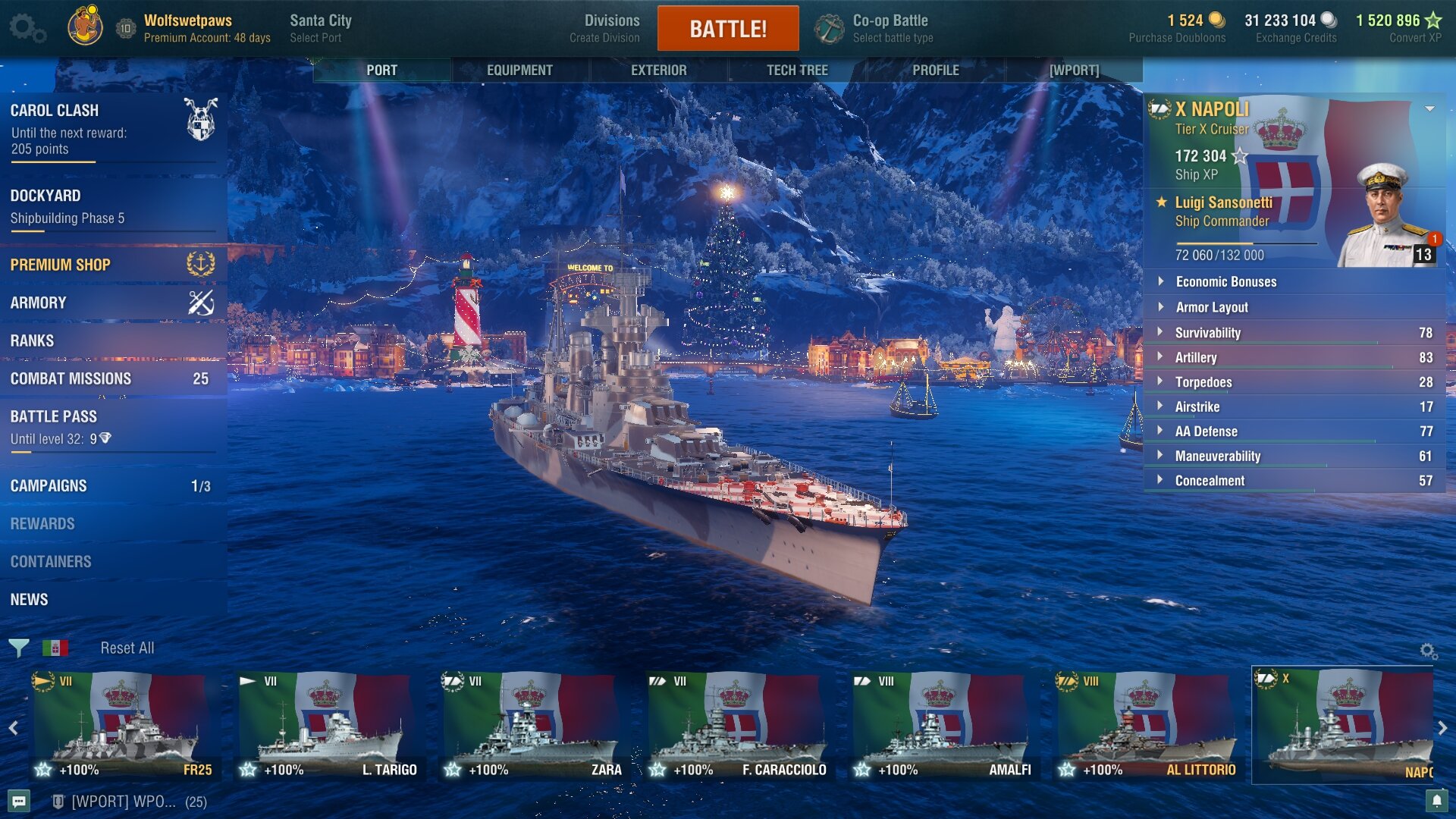The height and width of the screenshot is (819, 1456).
Task: Go to the Tech Tree tab
Action: coord(796,70)
